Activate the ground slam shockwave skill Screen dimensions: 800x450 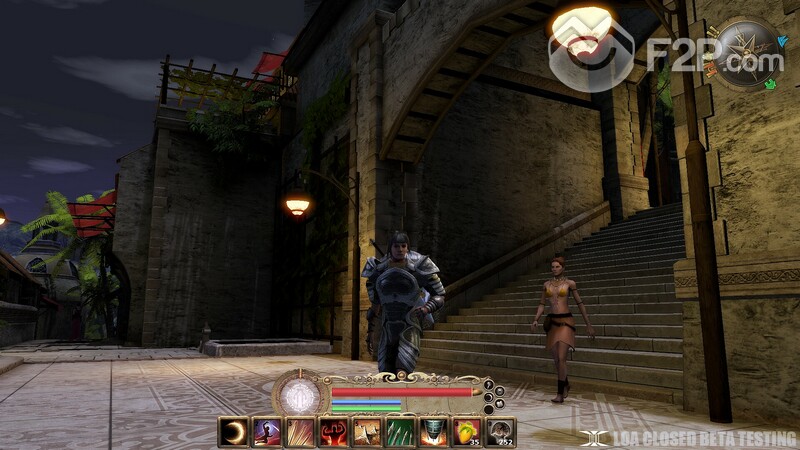[433, 432]
